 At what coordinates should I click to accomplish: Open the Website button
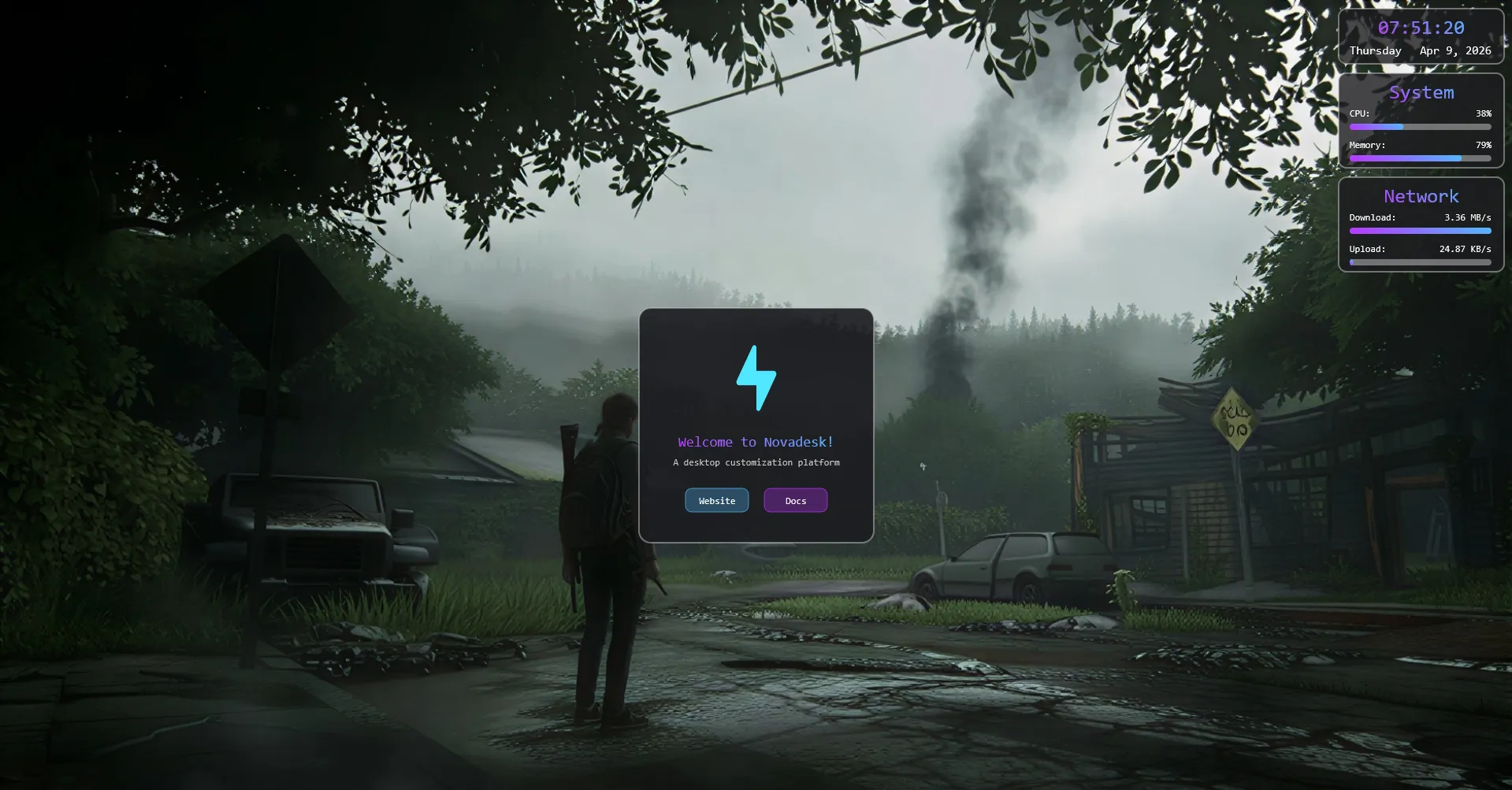[716, 500]
